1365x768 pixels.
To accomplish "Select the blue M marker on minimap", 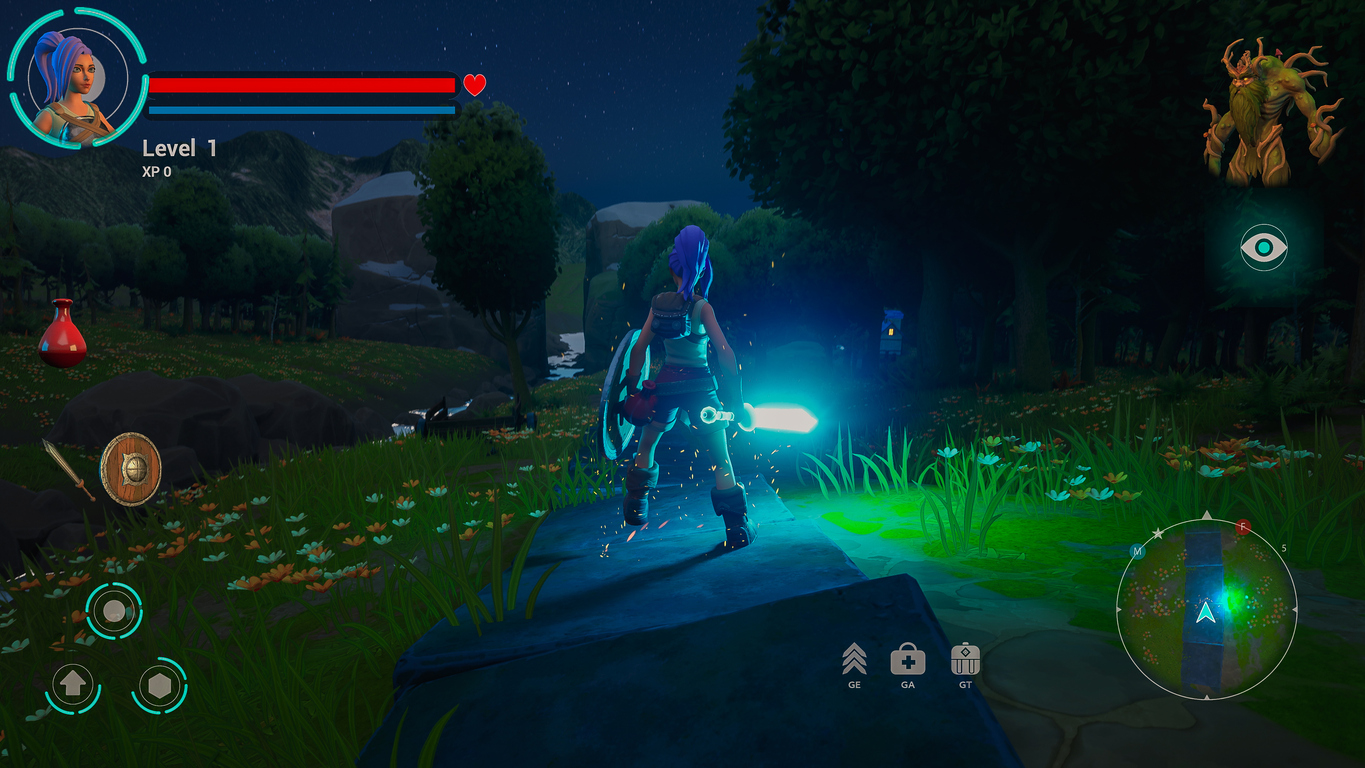I will 1136,551.
